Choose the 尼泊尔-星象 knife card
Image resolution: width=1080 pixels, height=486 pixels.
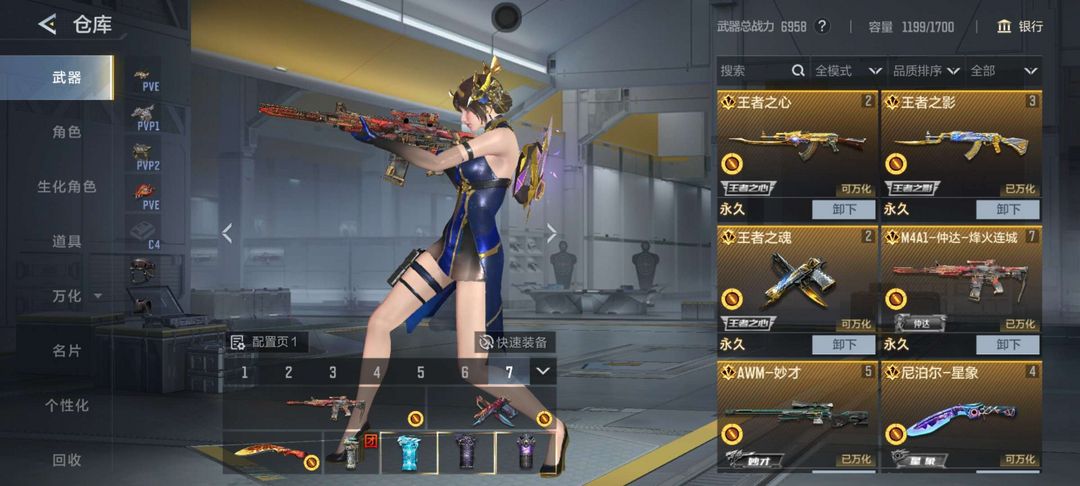(961, 415)
